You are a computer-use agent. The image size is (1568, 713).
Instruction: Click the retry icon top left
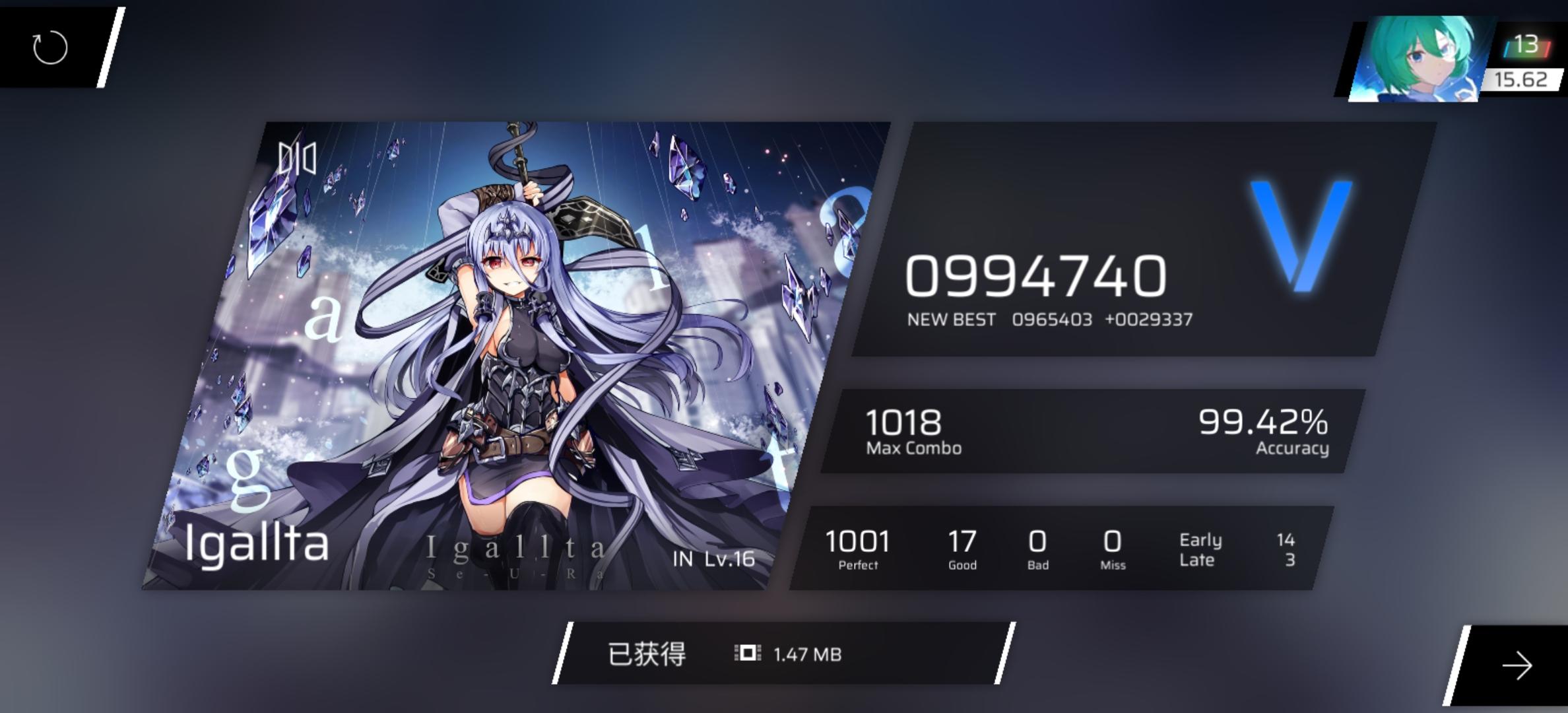(49, 48)
